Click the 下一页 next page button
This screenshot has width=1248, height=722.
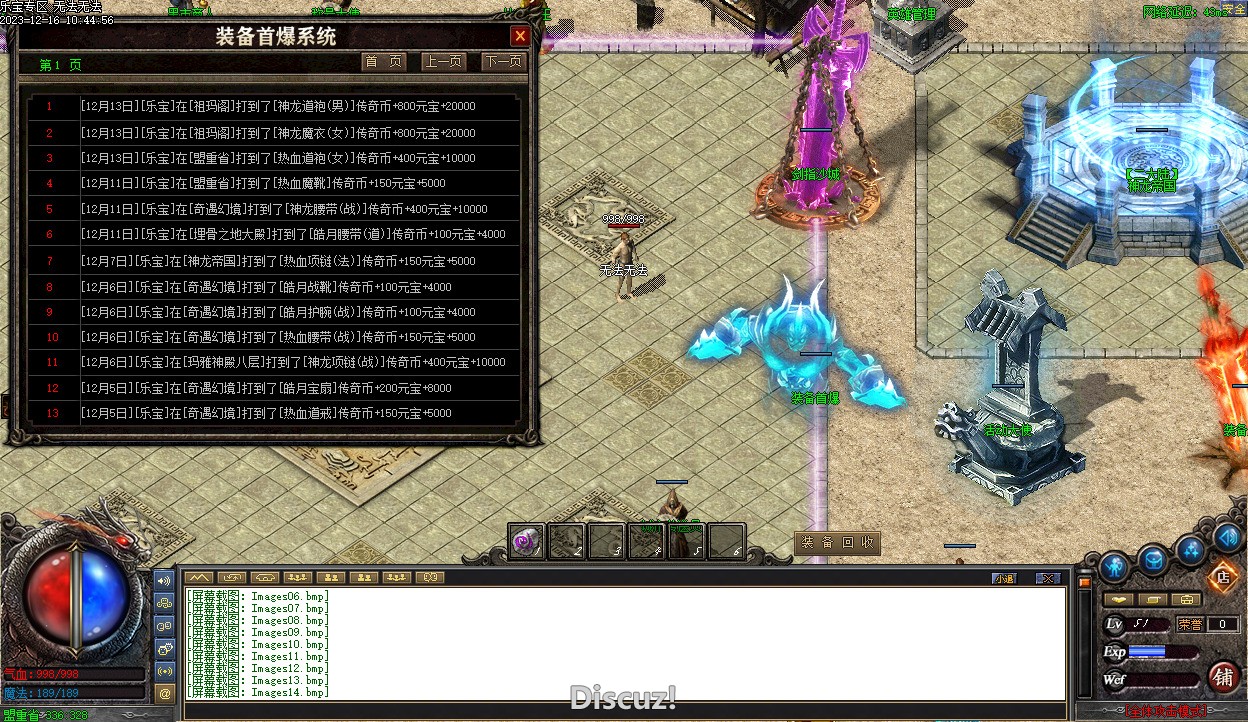[x=503, y=62]
